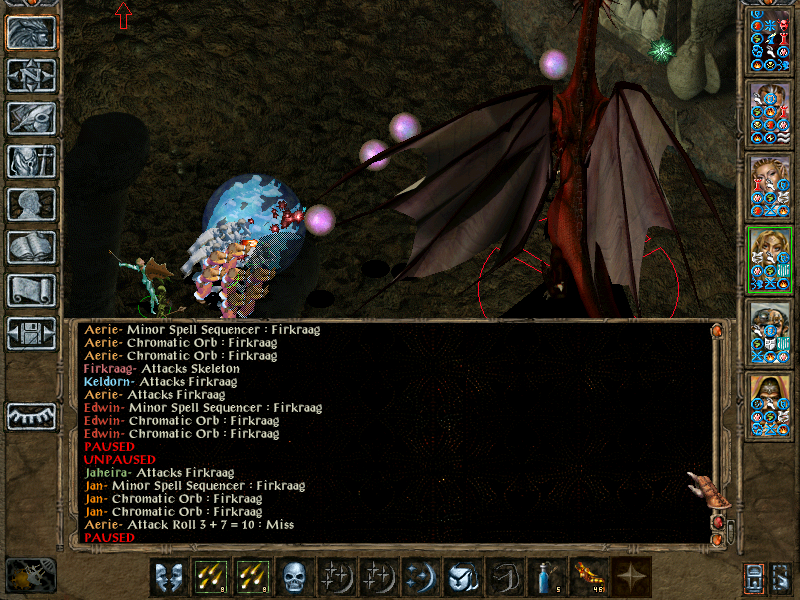800x600 pixels.
Task: Open special abilities with the star button
Action: [630, 577]
